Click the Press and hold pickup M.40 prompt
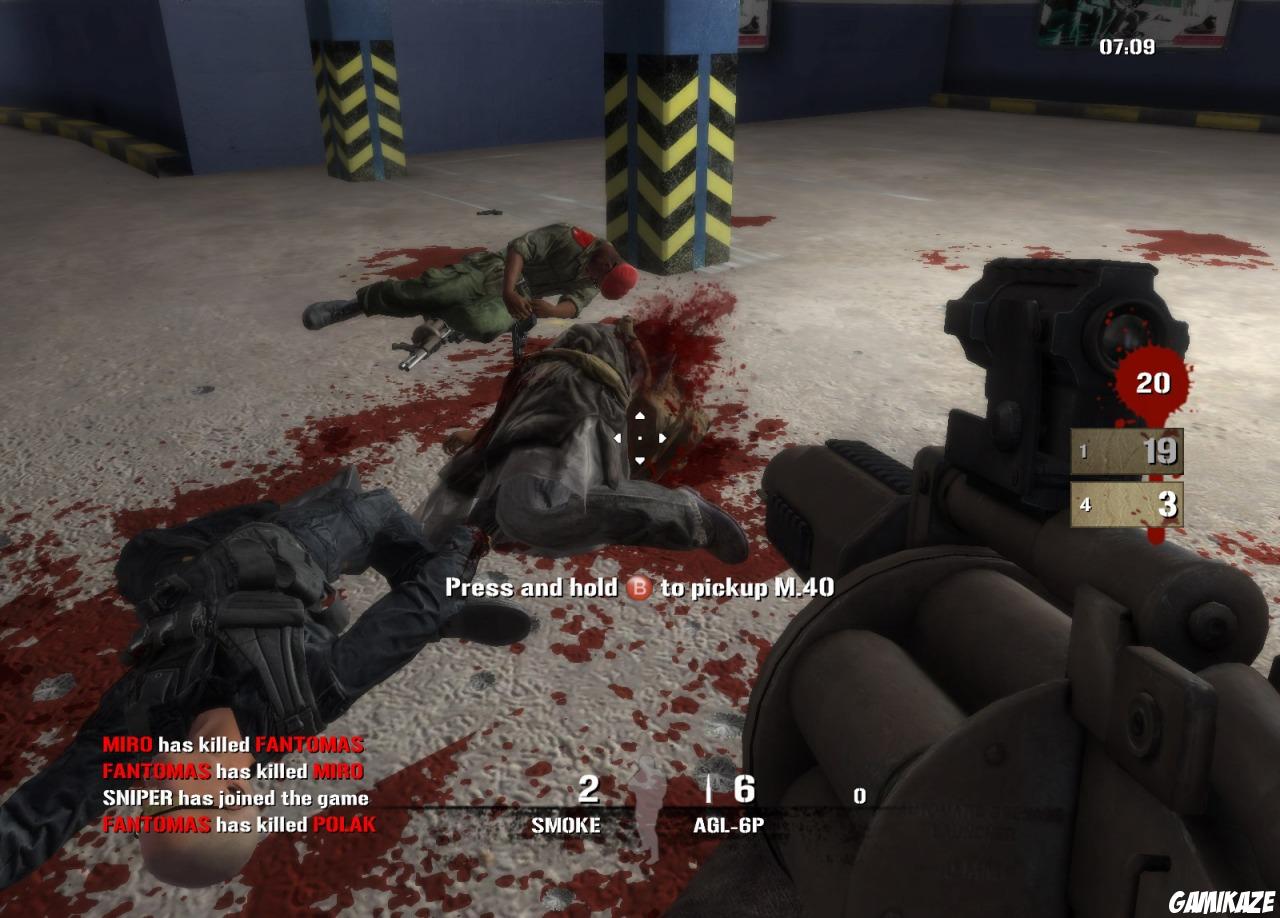 [x=641, y=588]
